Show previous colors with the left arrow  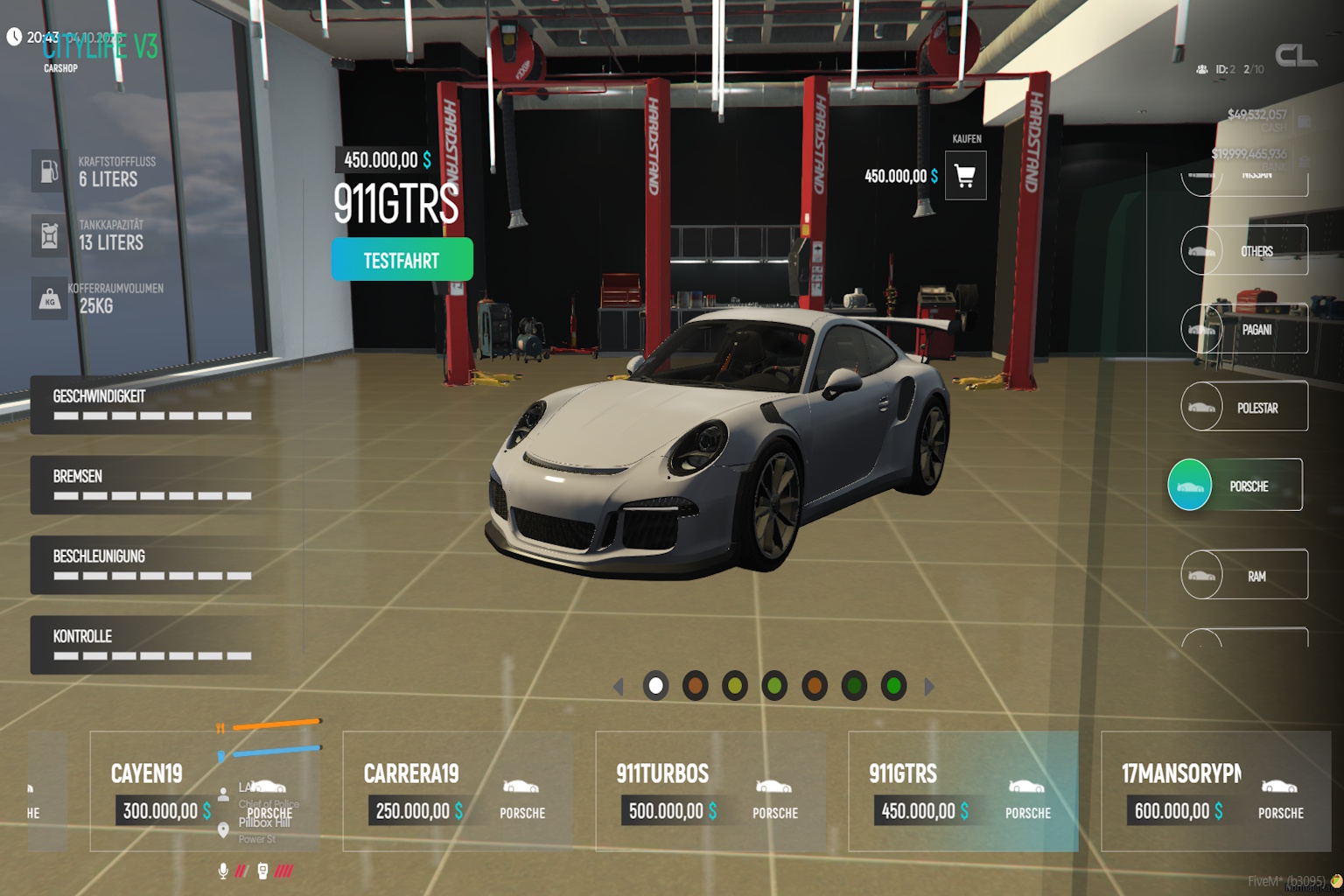618,687
